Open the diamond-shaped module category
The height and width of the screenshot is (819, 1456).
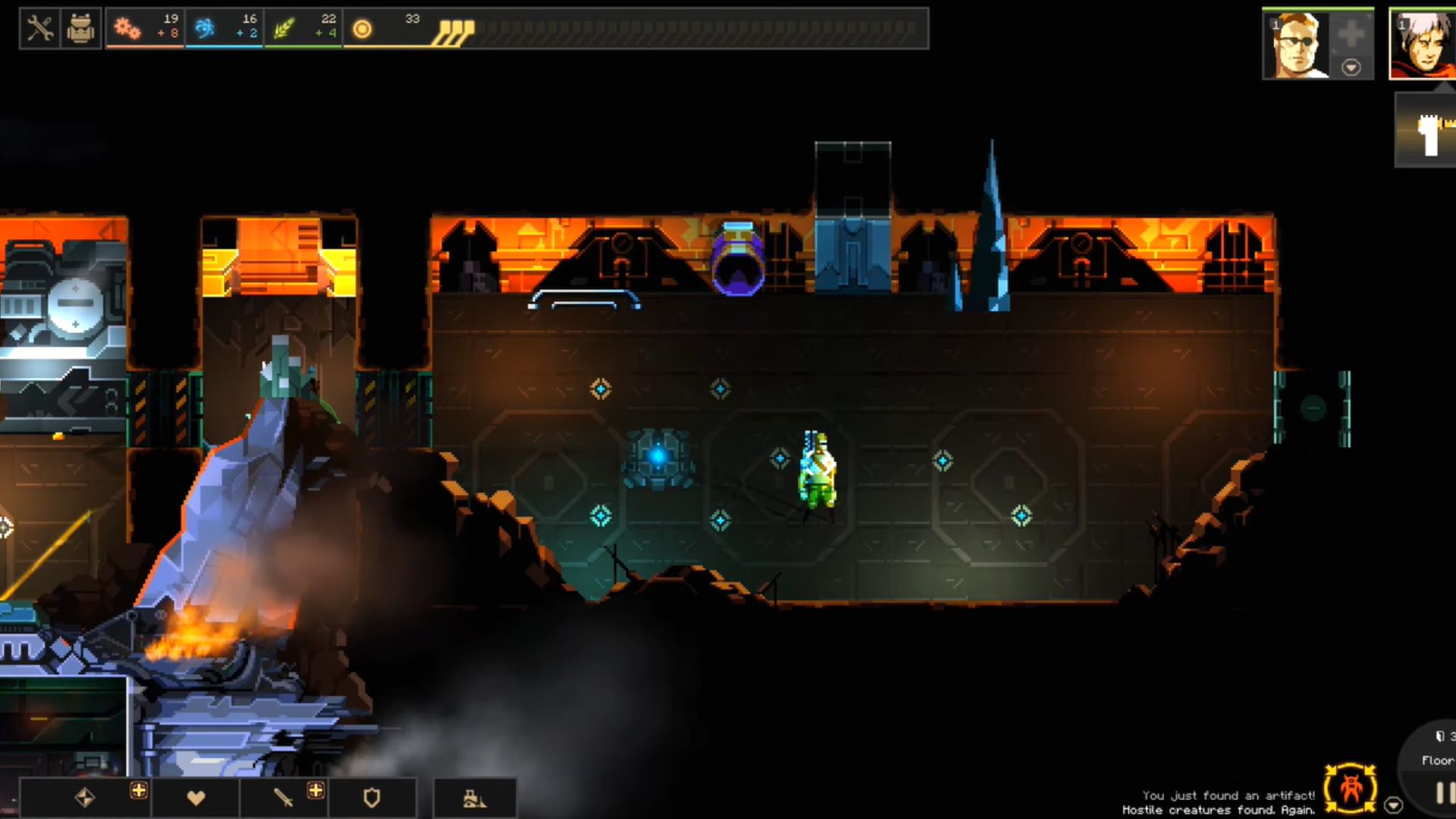coord(84,798)
